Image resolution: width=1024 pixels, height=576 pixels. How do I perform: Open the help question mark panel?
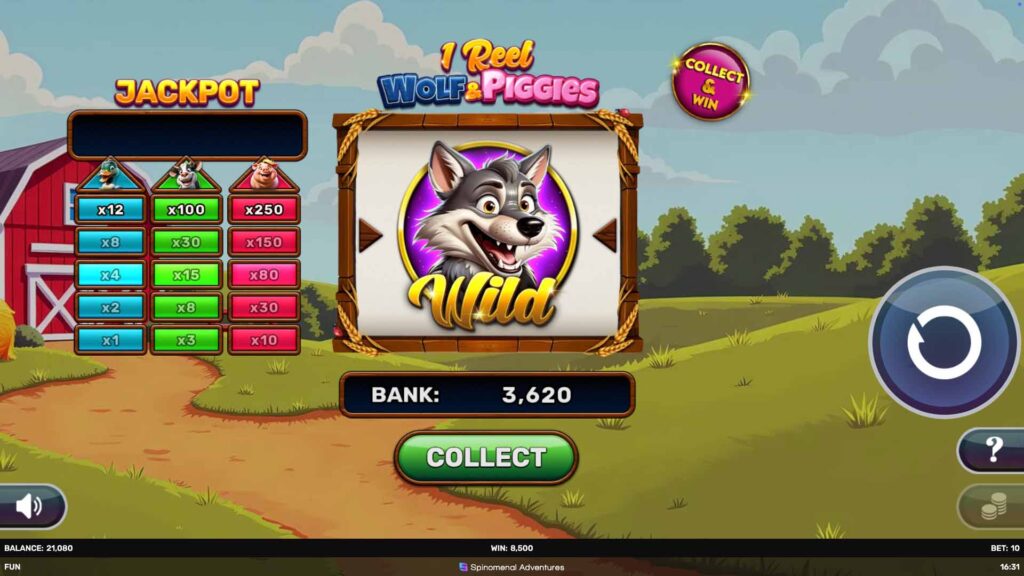[993, 450]
